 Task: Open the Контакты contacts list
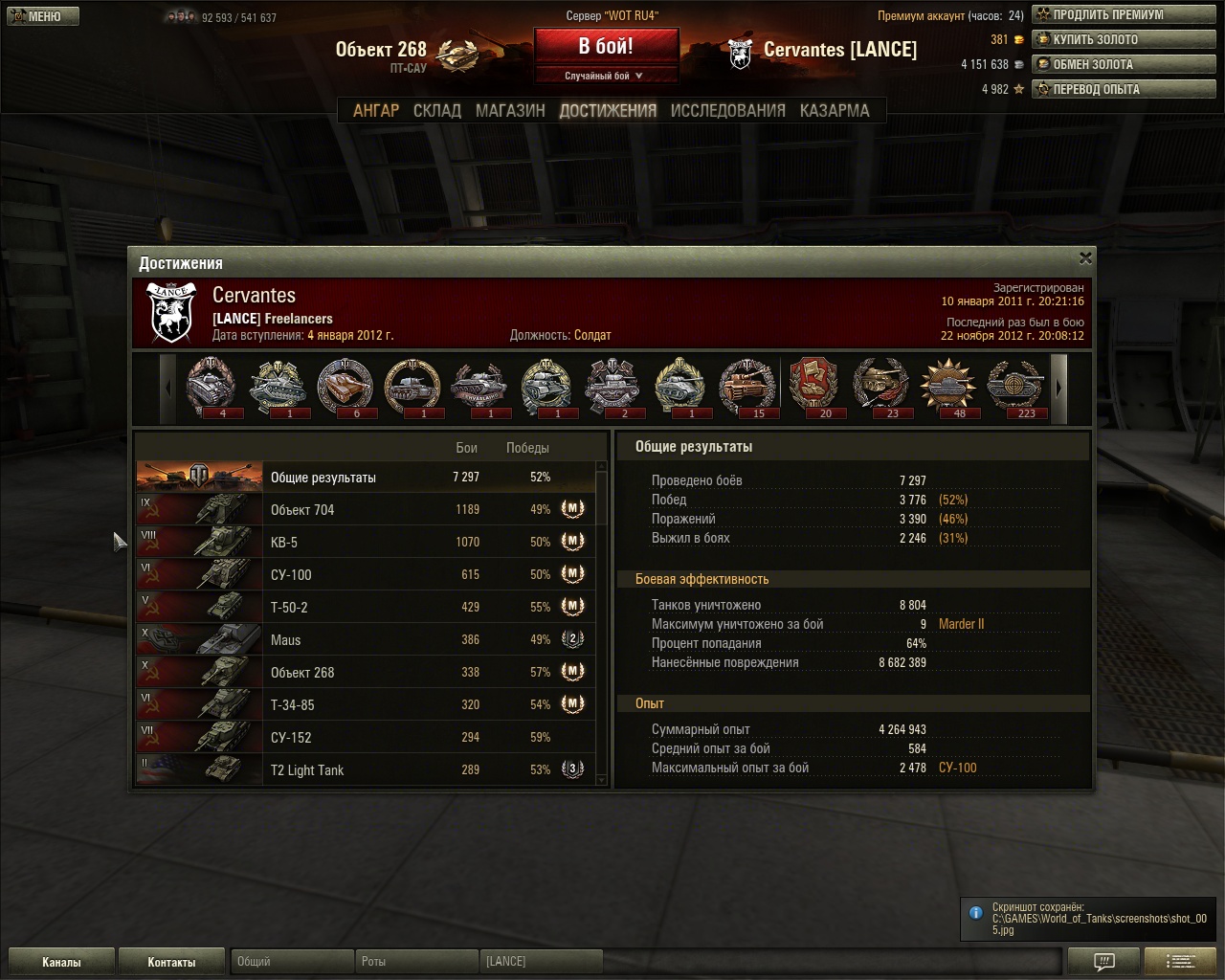point(171,962)
